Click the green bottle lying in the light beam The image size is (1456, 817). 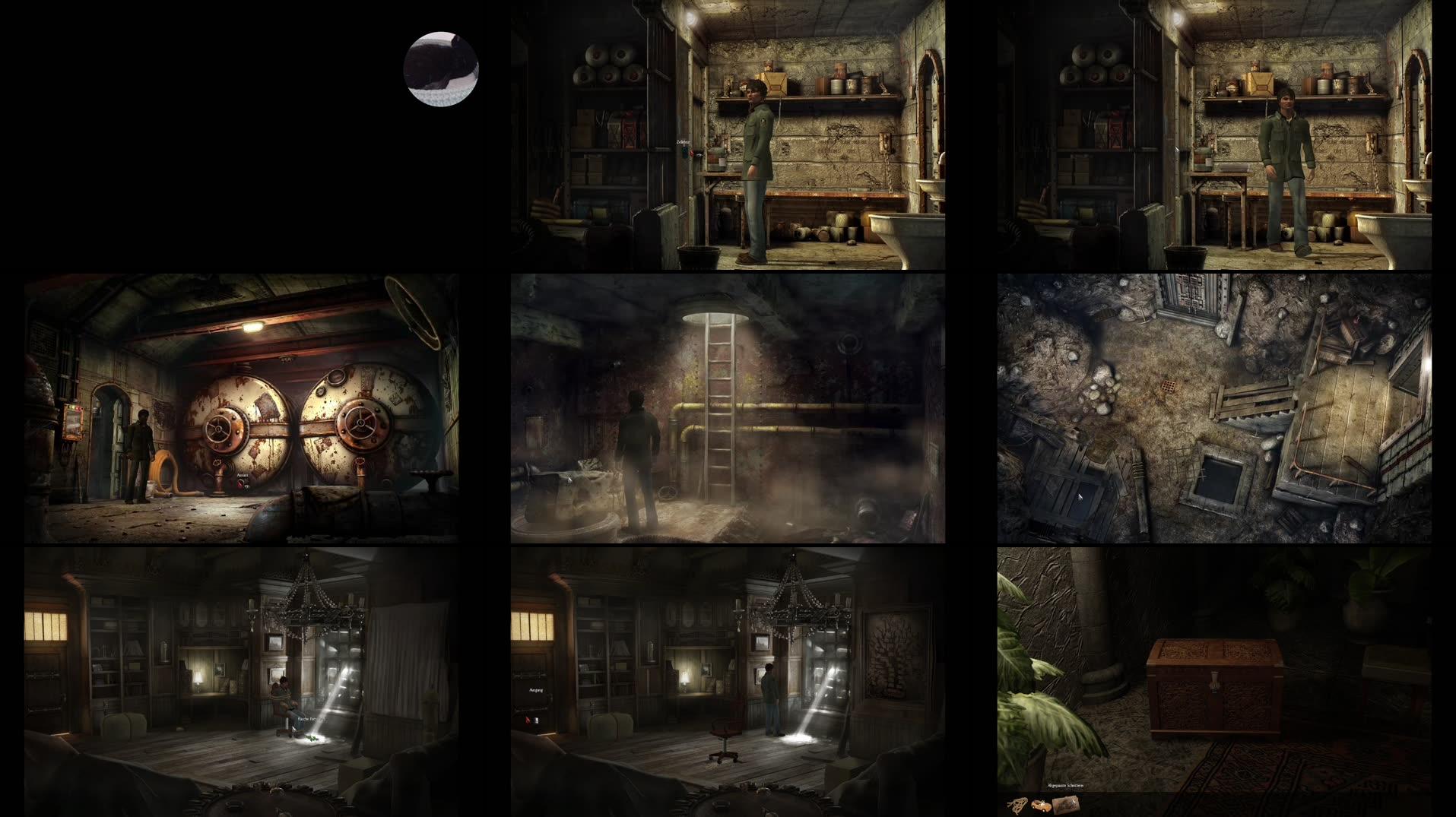[311, 738]
